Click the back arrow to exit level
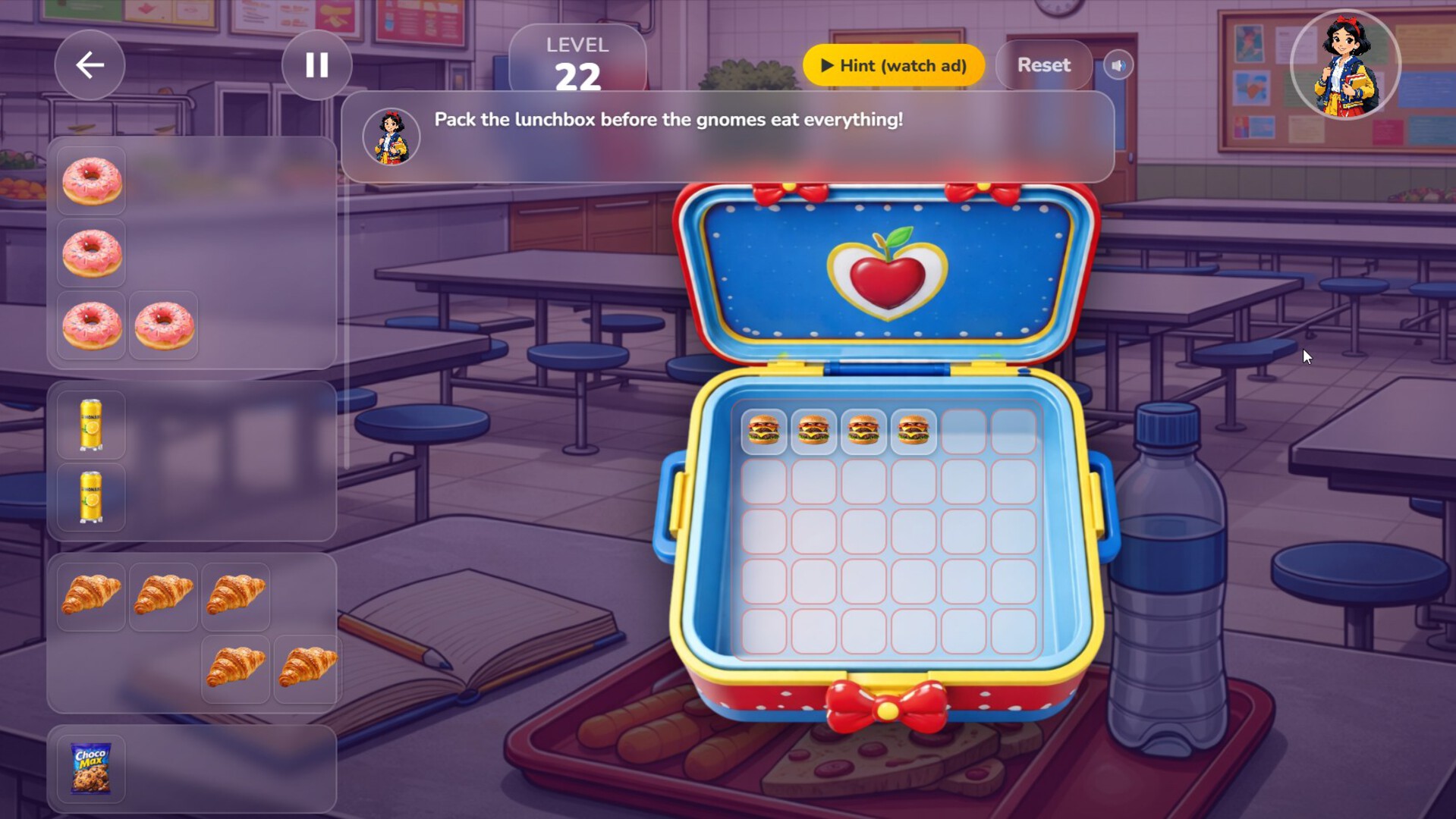This screenshot has width=1456, height=819. pos(89,65)
